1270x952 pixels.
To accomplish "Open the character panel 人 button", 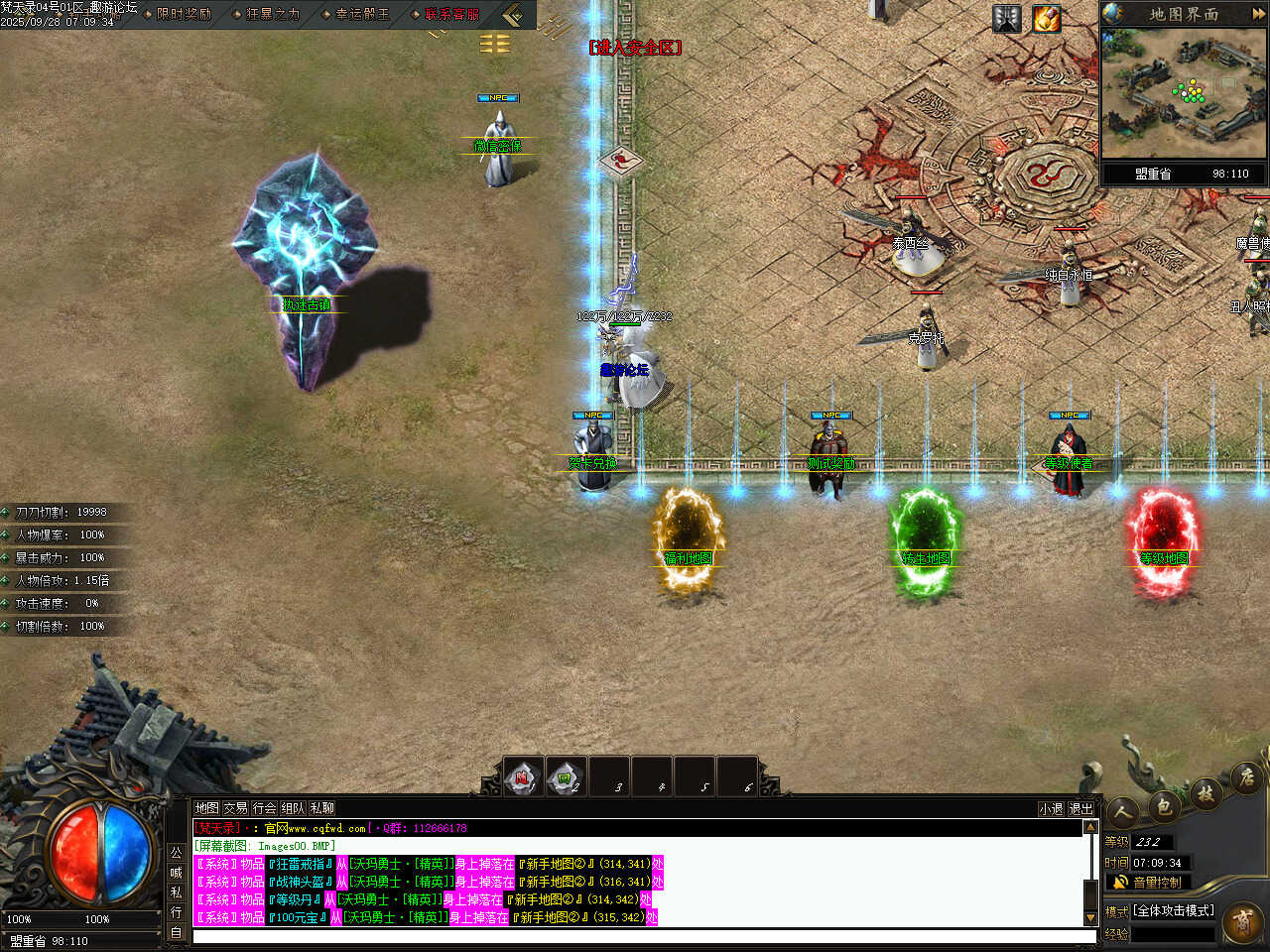I will pyautogui.click(x=1122, y=813).
